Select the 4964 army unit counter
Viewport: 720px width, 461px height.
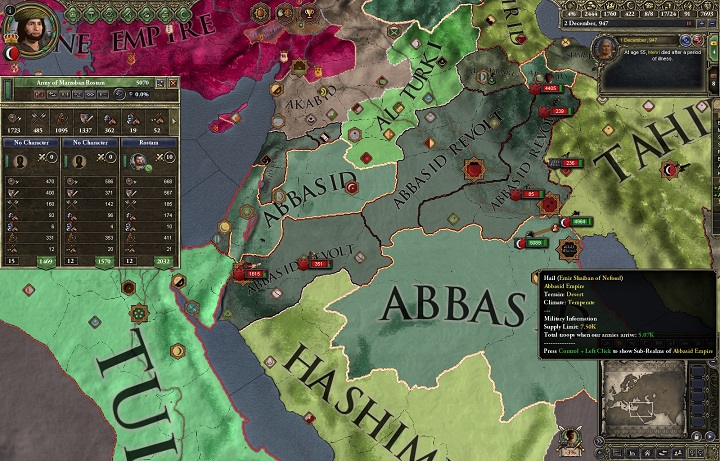(579, 222)
